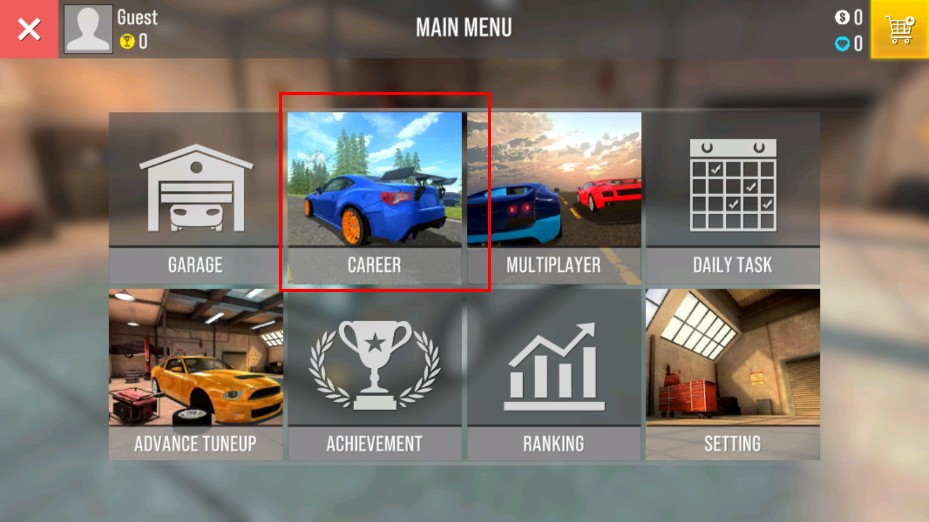Click the Guest profile avatar

click(x=88, y=29)
